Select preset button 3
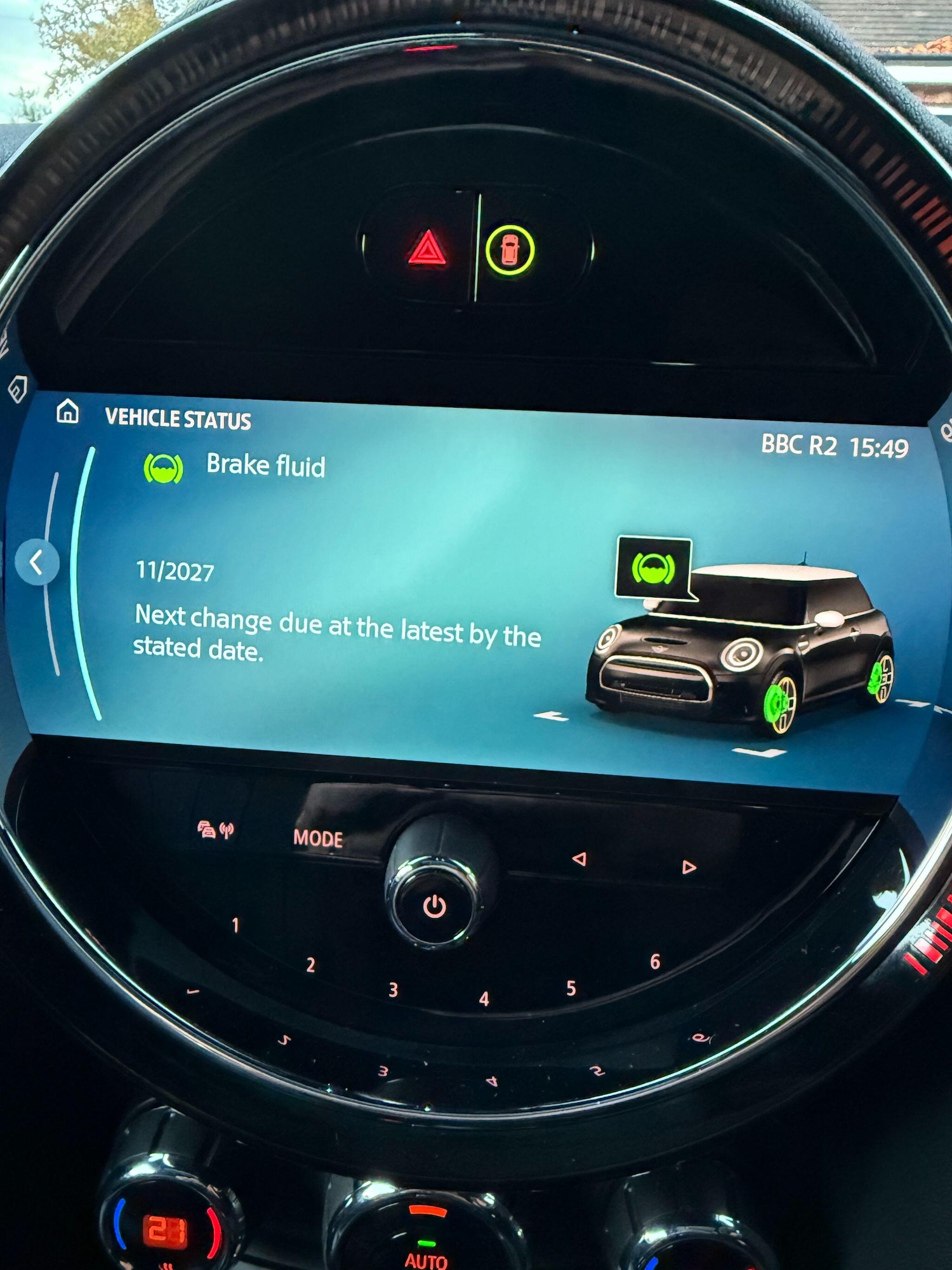952x1270 pixels. tap(393, 990)
